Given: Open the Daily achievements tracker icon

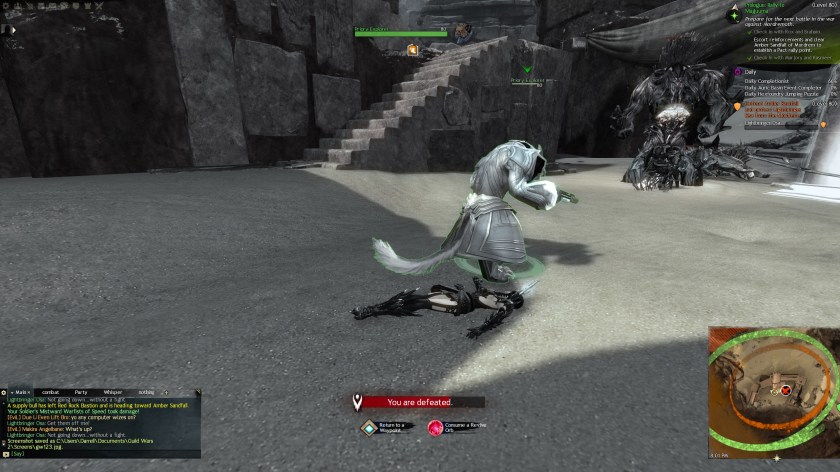Looking at the screenshot, I should [x=738, y=72].
